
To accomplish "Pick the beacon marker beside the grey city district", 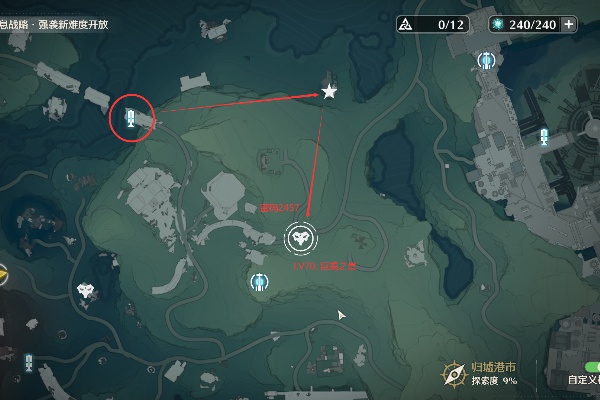I will coord(544,138).
